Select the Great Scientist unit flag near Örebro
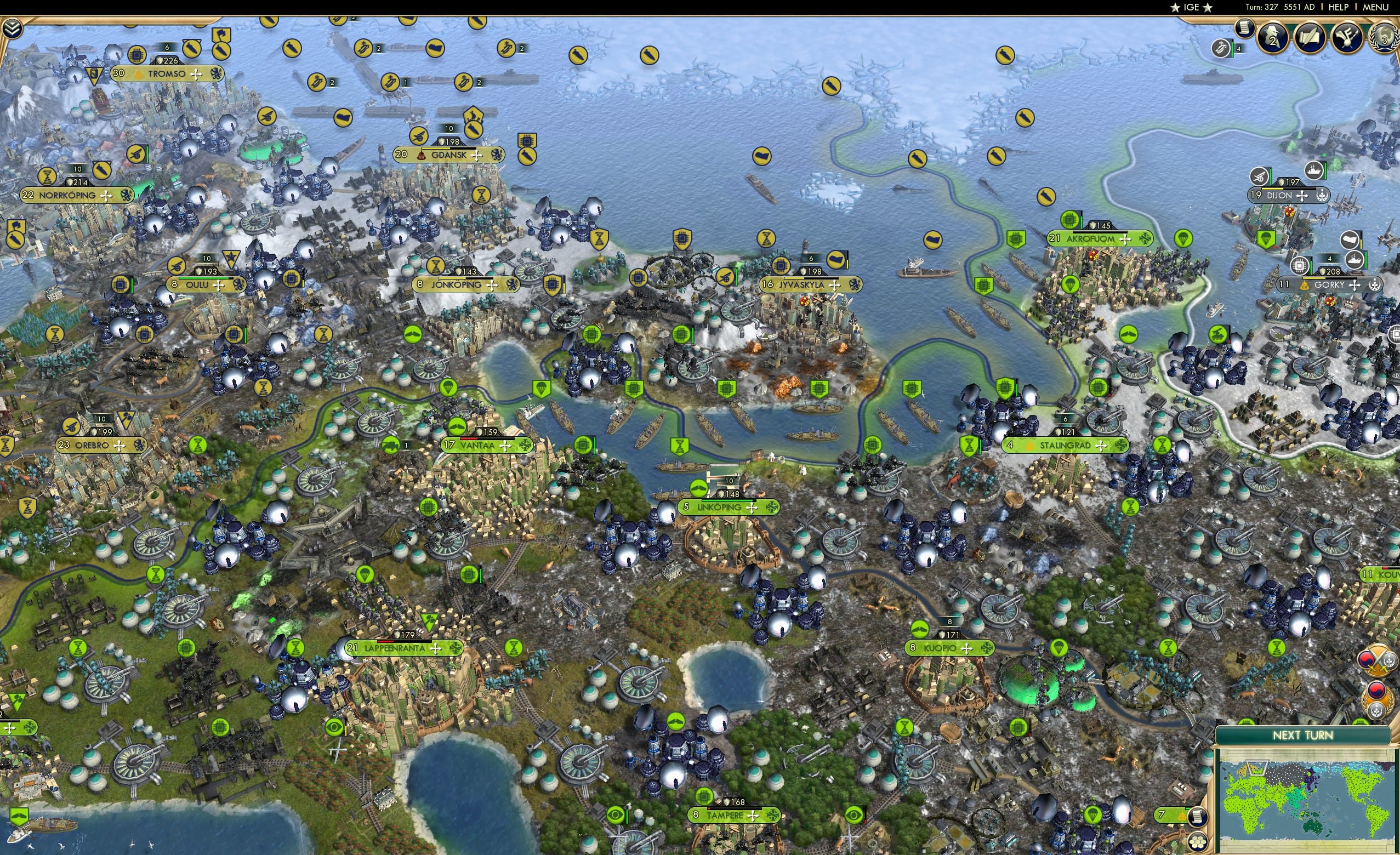Screen dimensions: 1400x855 point(127,419)
